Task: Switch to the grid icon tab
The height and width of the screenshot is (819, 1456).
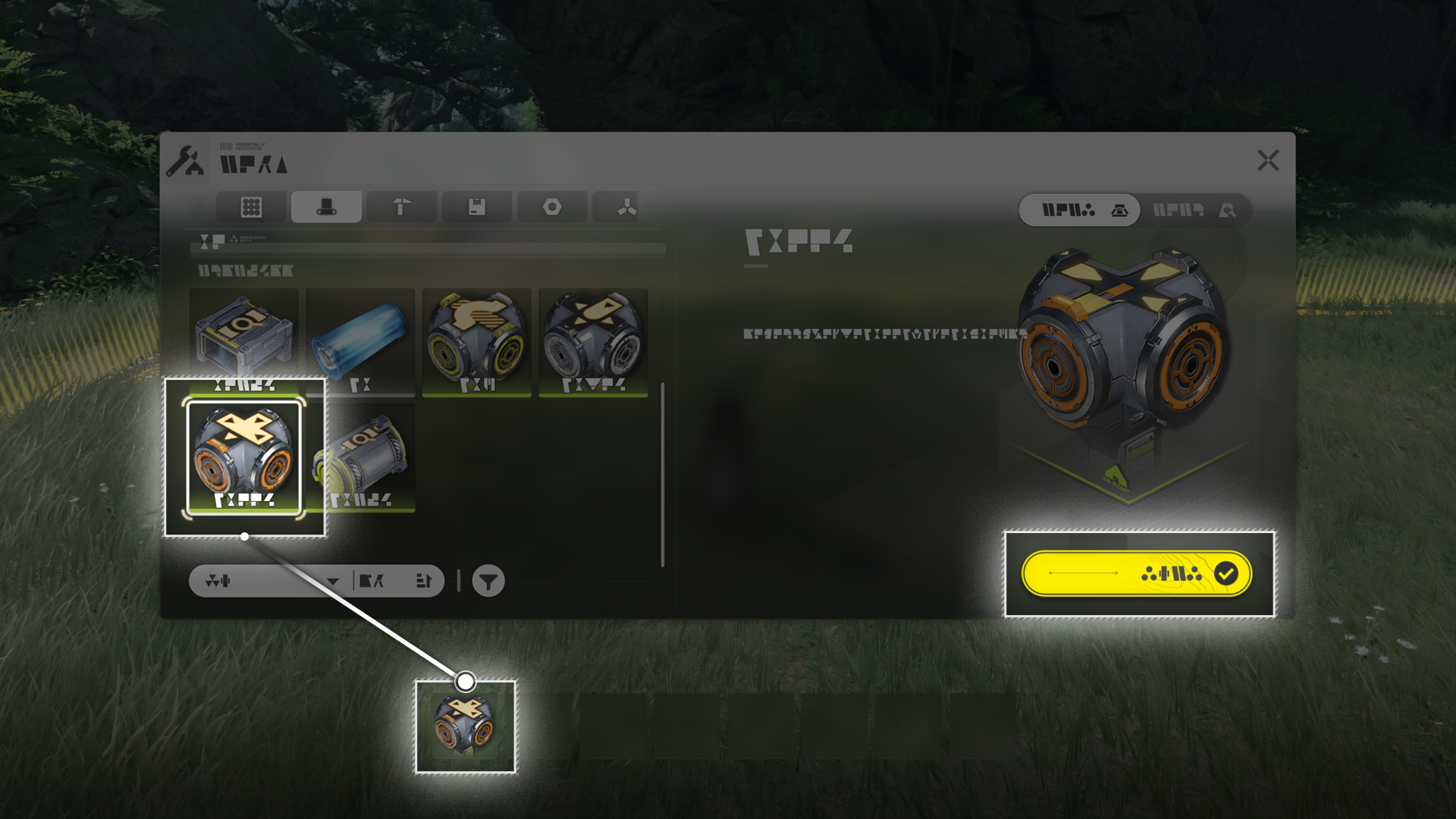Action: click(251, 207)
